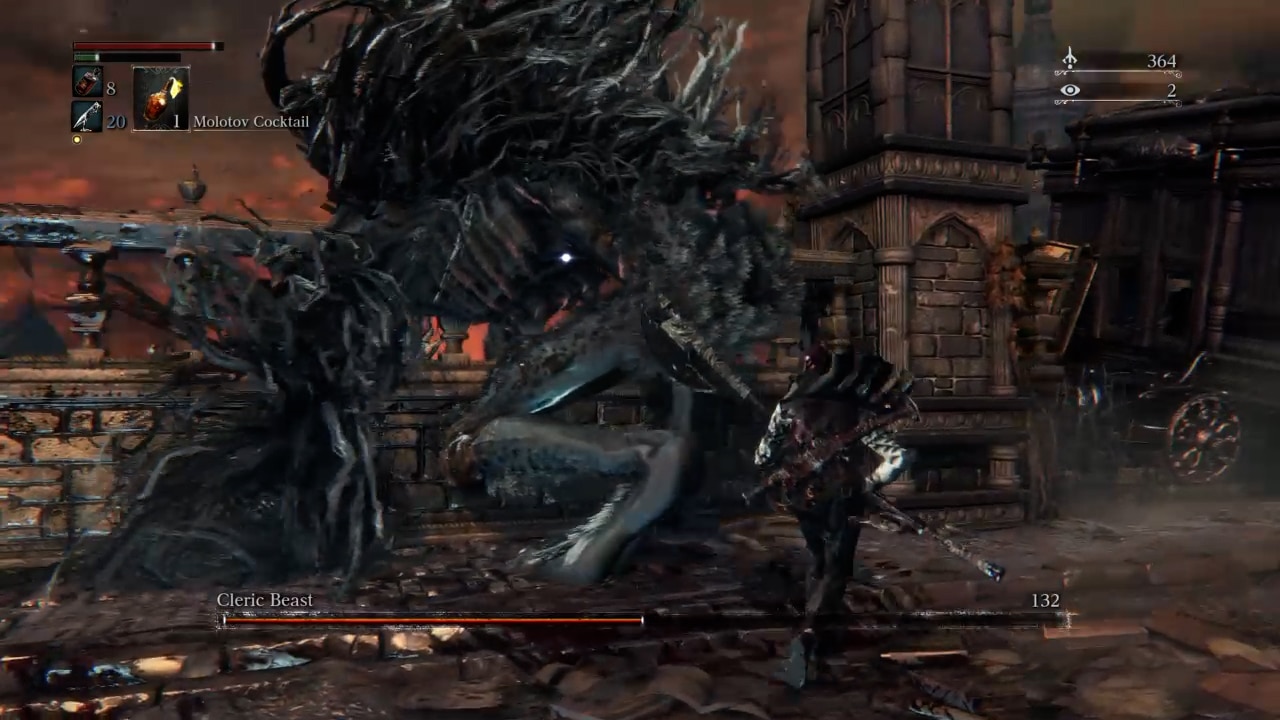Select the damage number 132
This screenshot has width=1280, height=720.
click(1045, 600)
